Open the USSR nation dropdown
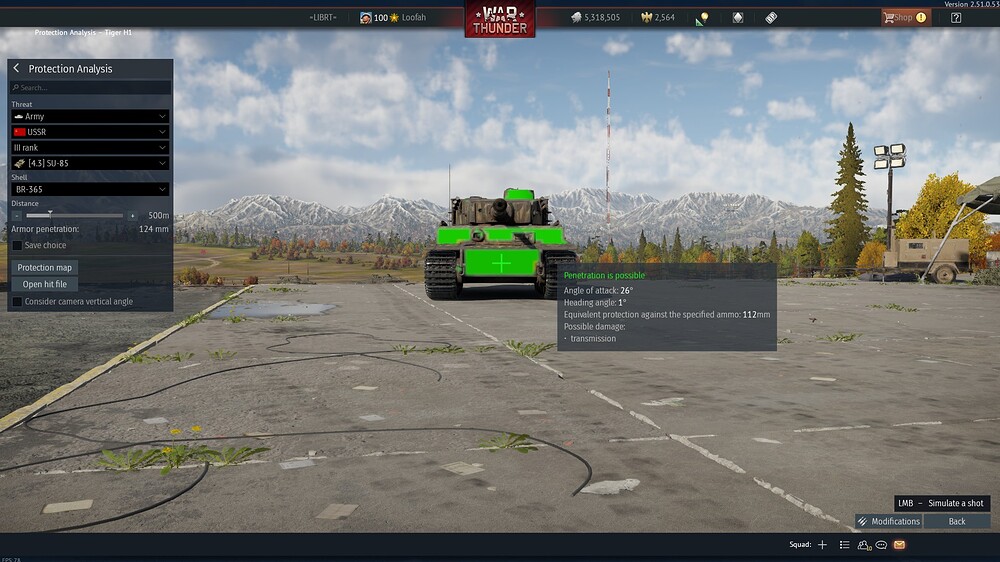1000x562 pixels. pos(90,132)
